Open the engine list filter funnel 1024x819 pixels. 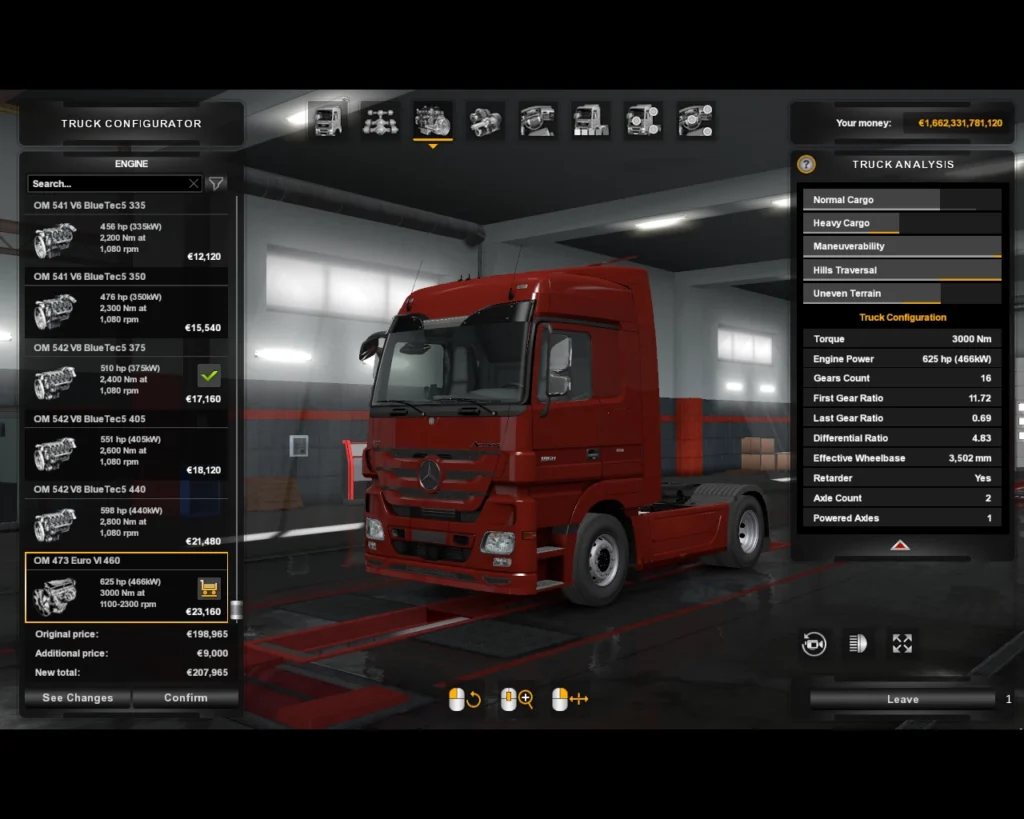(216, 184)
